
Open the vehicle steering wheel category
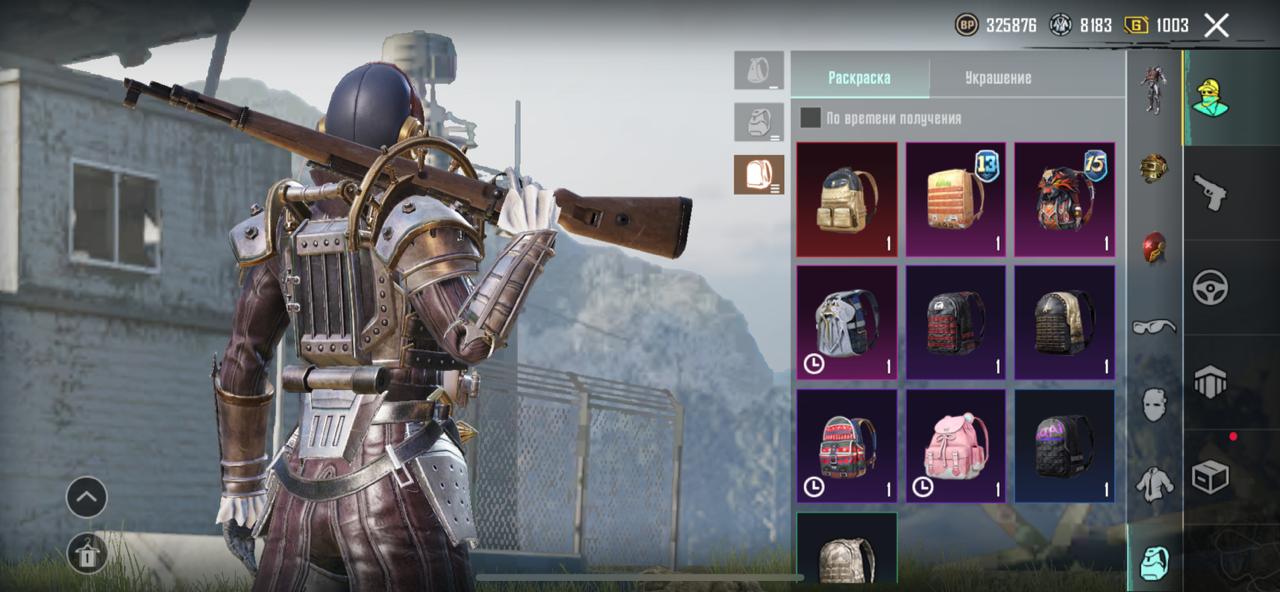1210,288
